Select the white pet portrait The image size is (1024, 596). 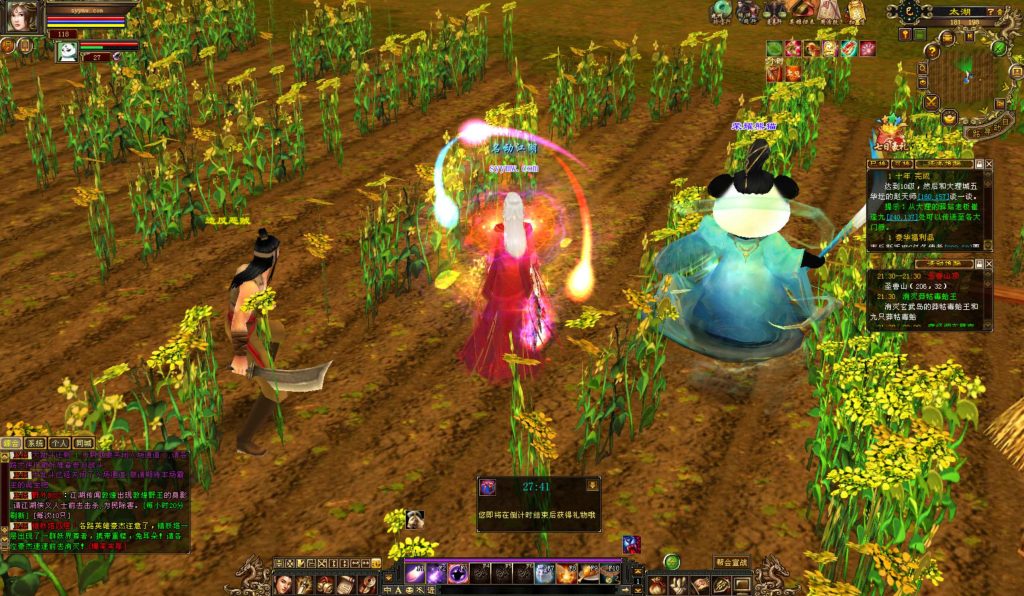[x=67, y=51]
